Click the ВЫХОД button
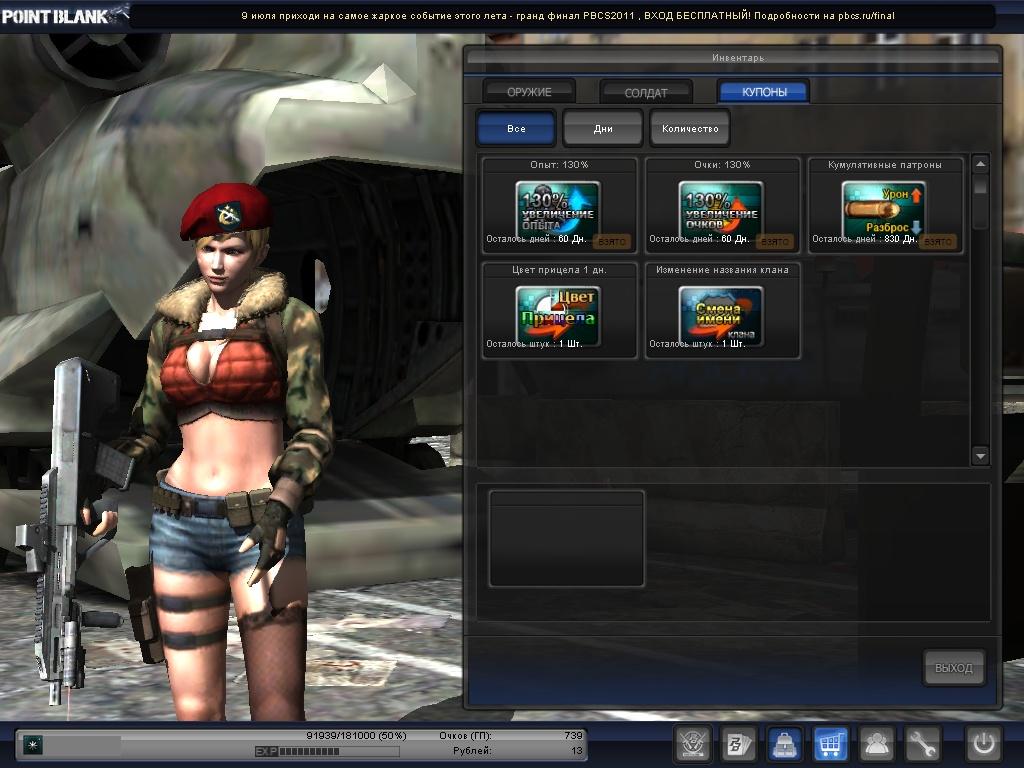The width and height of the screenshot is (1024, 768). click(953, 668)
